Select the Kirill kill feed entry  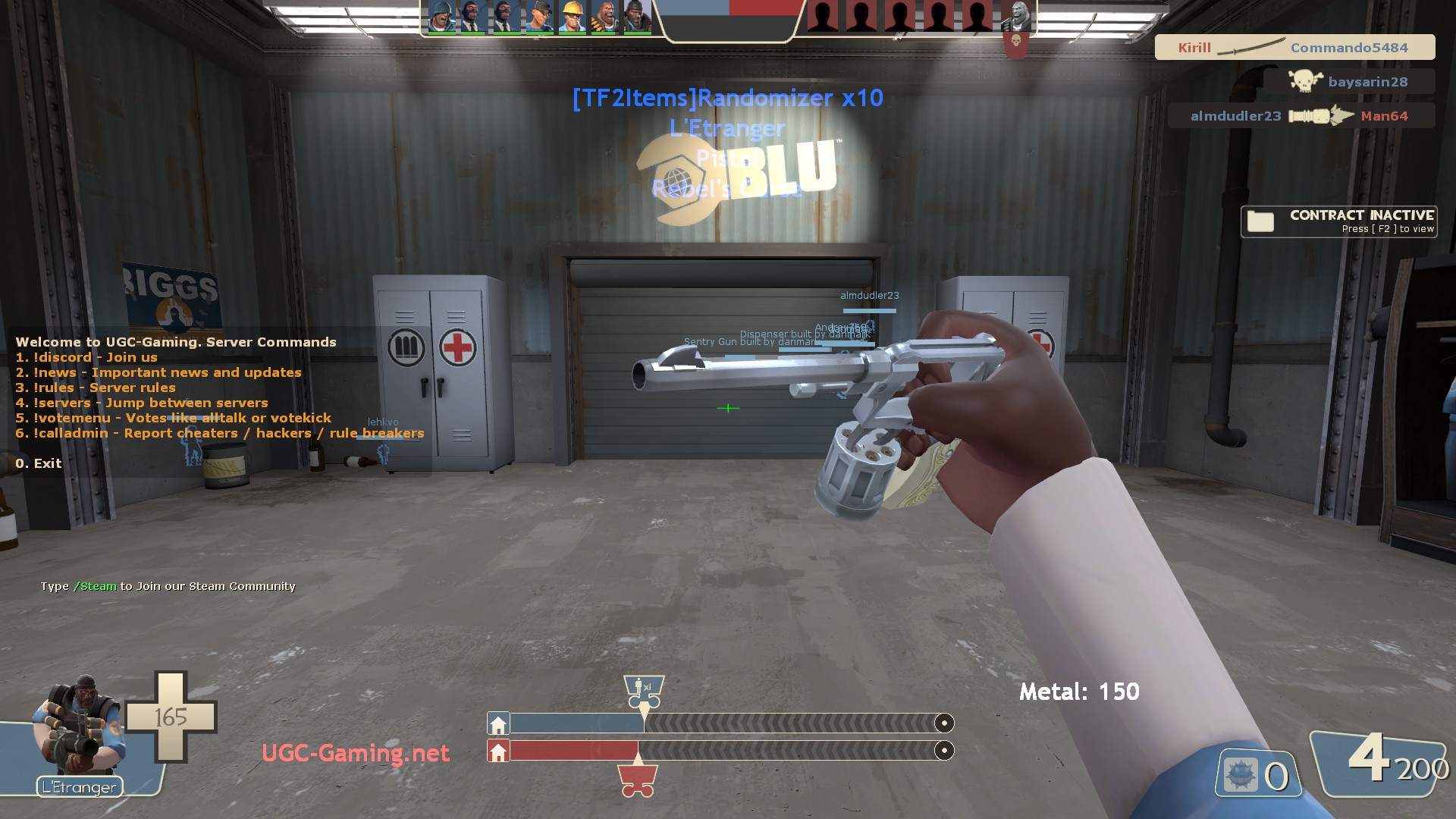(x=1294, y=47)
